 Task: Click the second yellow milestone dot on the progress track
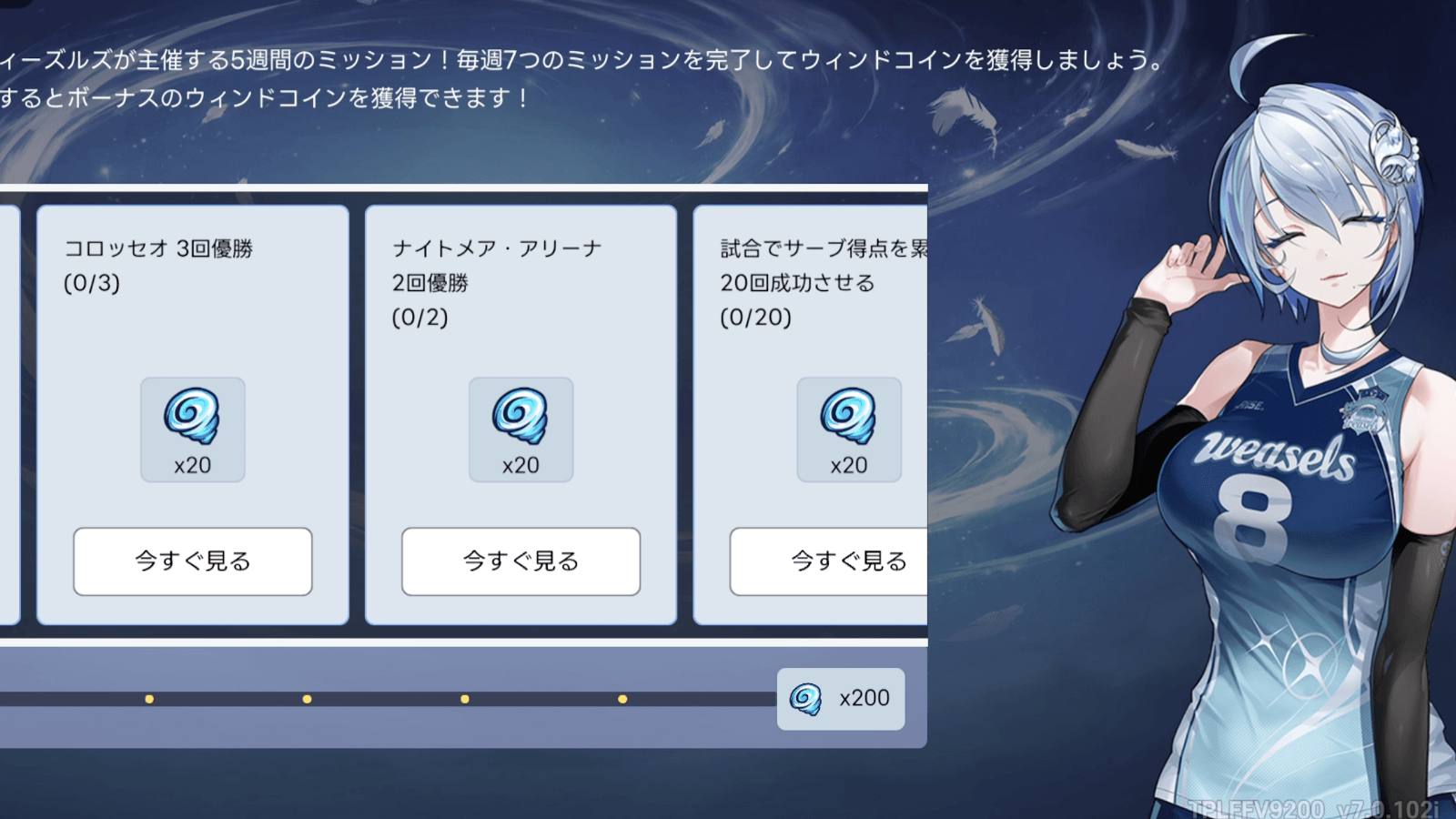307,699
